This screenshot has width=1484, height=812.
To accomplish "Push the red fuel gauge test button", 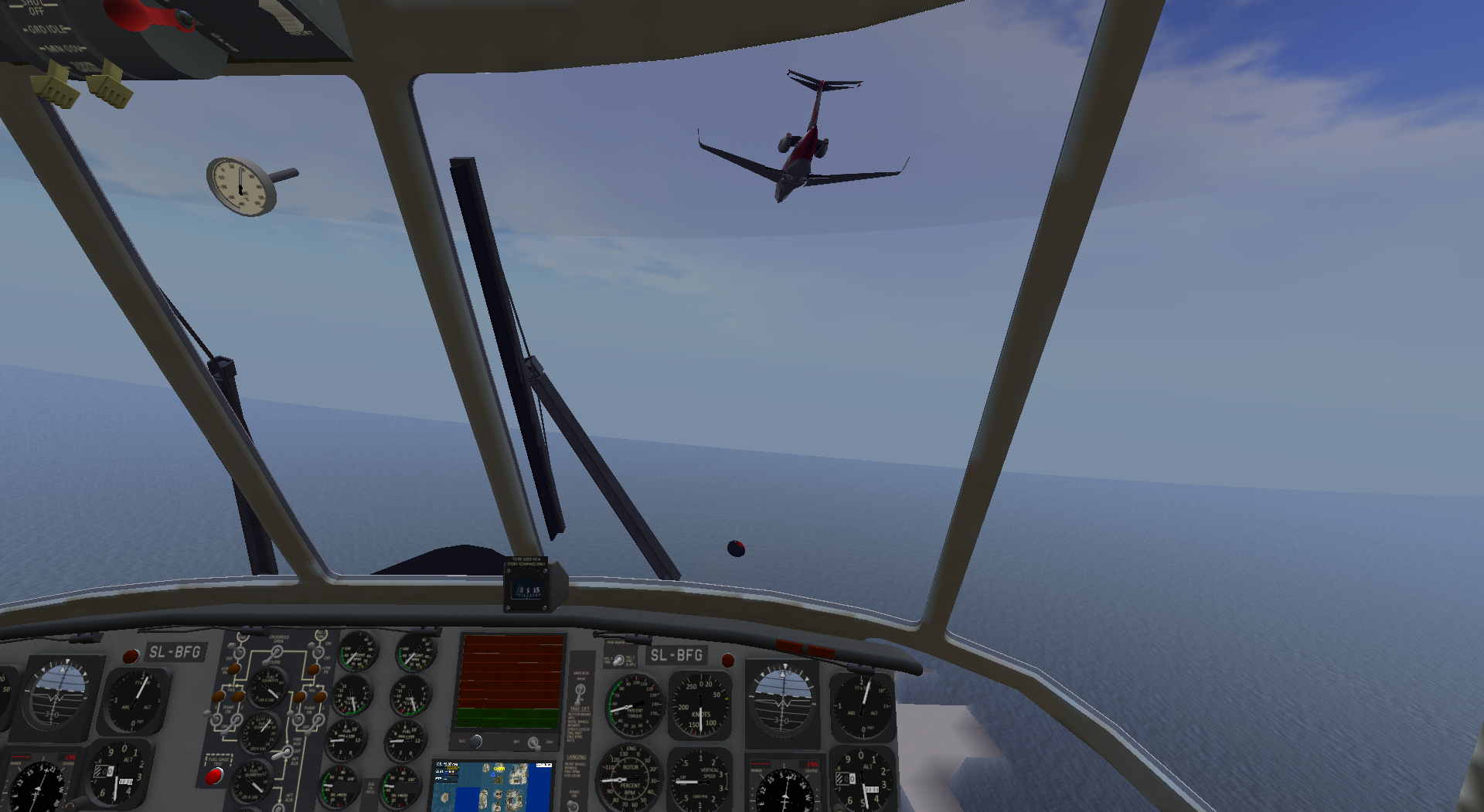I will [x=213, y=776].
